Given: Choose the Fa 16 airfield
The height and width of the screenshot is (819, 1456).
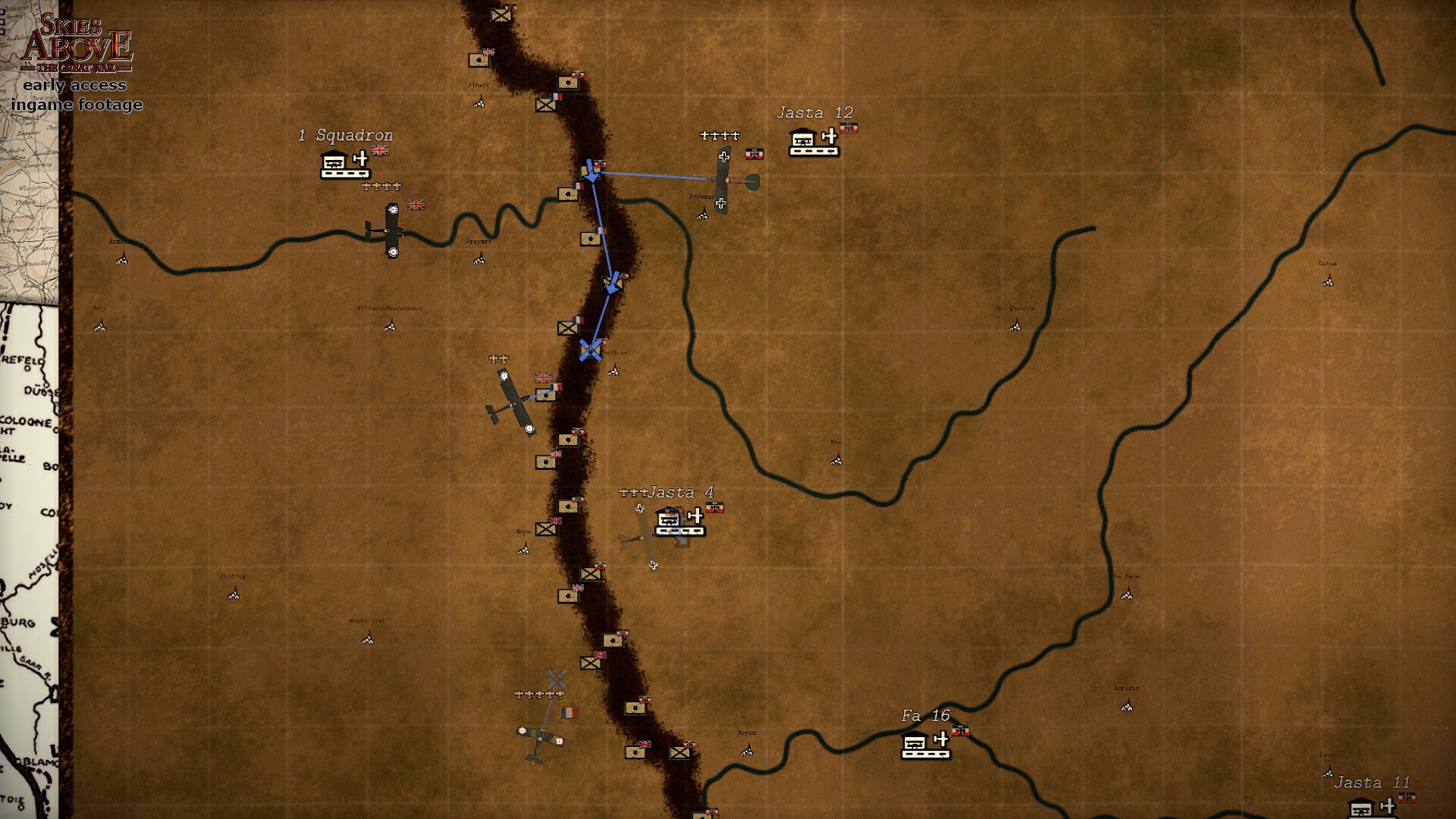Looking at the screenshot, I should pyautogui.click(x=925, y=745).
